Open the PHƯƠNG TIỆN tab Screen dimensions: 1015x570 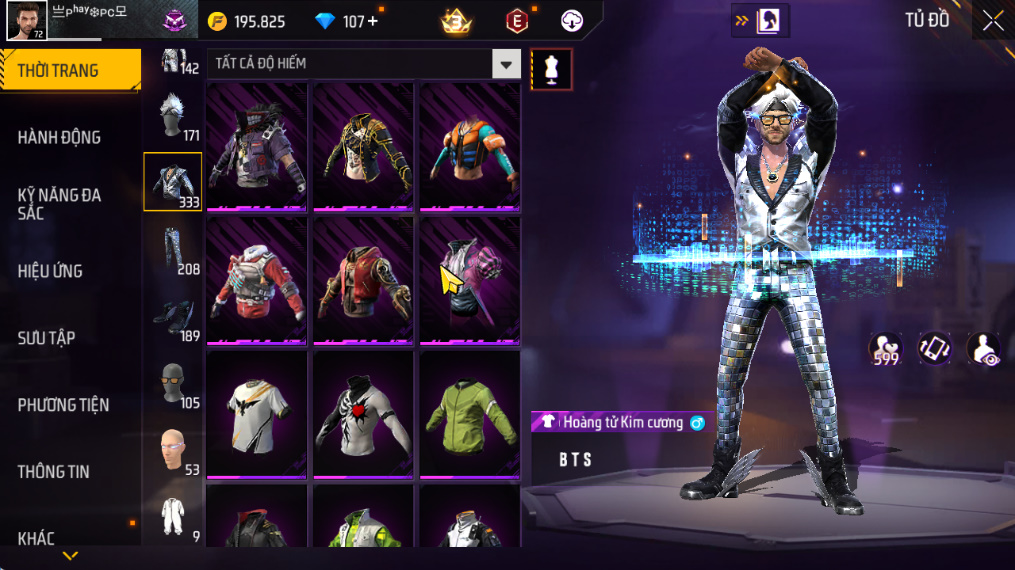tap(64, 405)
